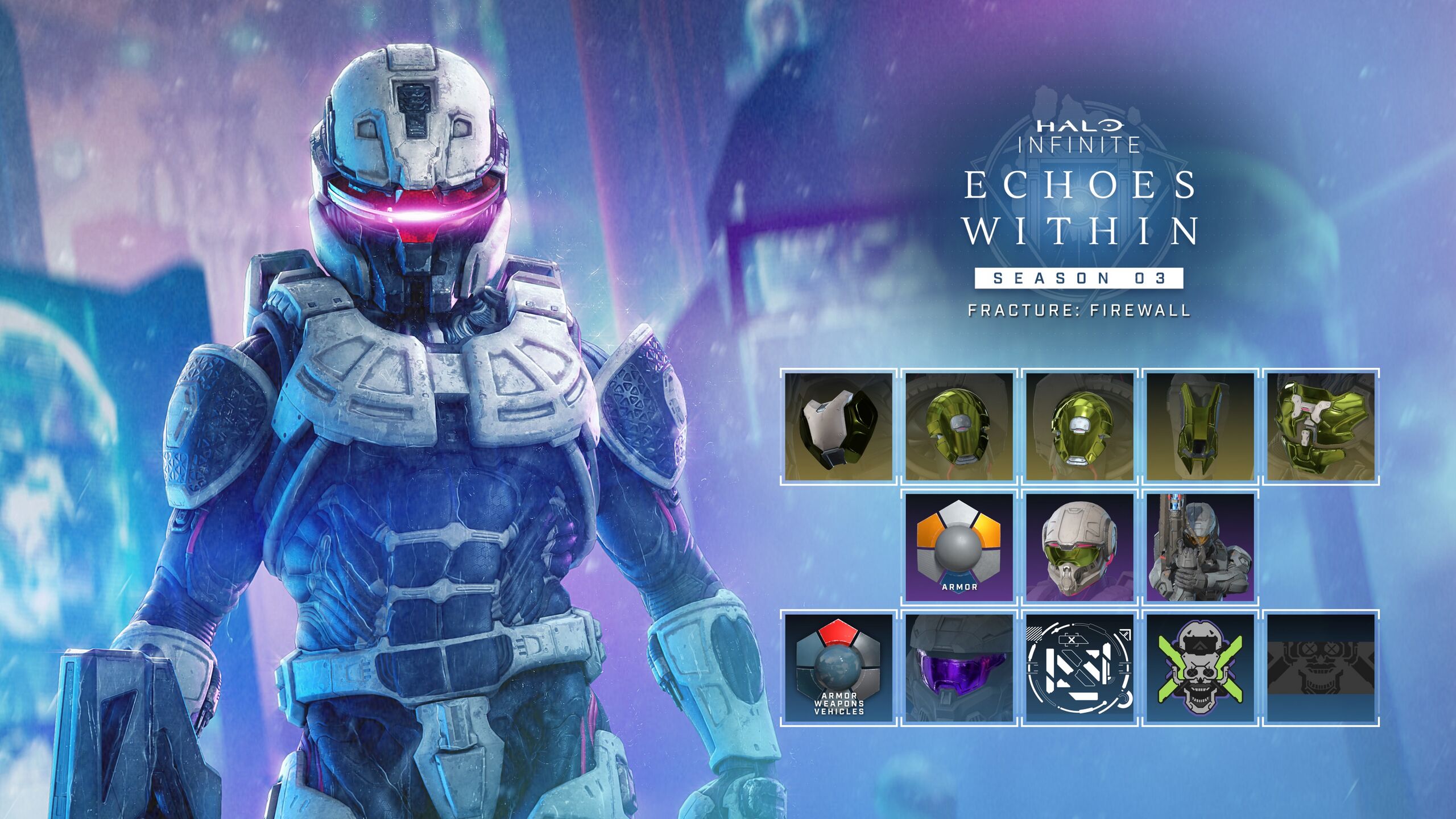Choose the Spartan stance holding a rifle
Viewport: 1456px width, 819px height.
(1201, 547)
